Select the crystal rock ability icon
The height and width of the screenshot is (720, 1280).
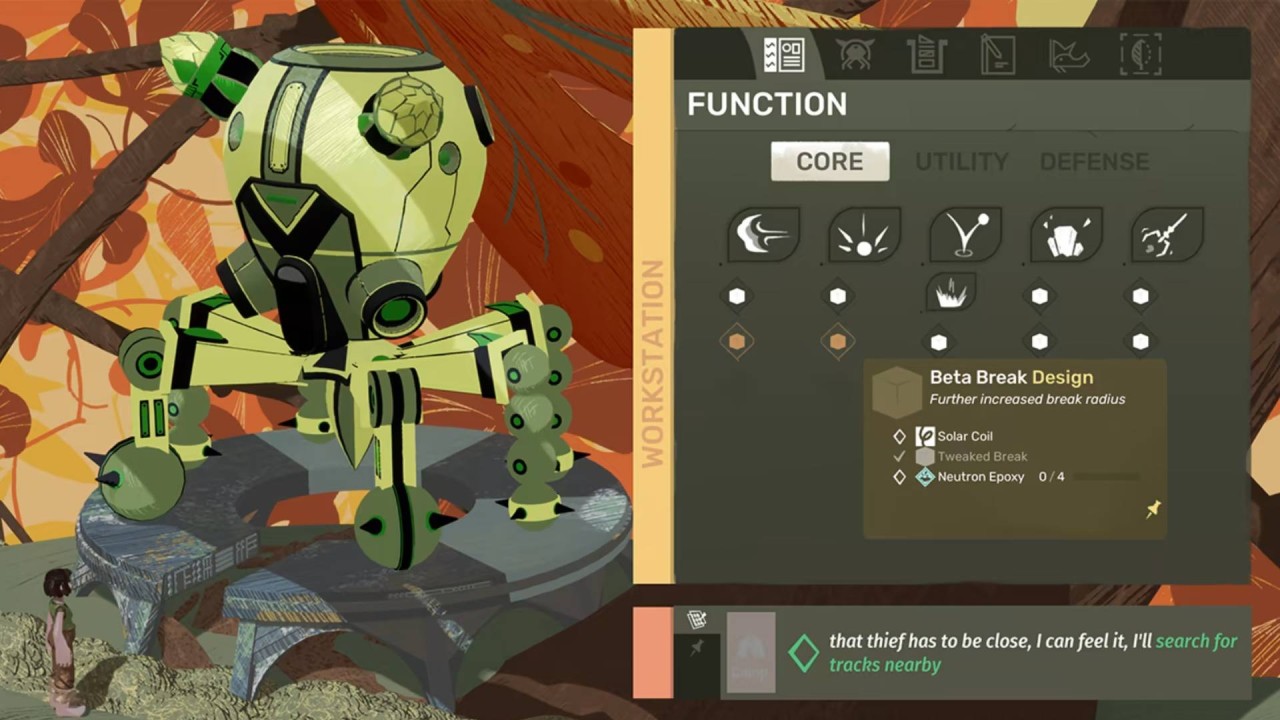(x=1066, y=235)
